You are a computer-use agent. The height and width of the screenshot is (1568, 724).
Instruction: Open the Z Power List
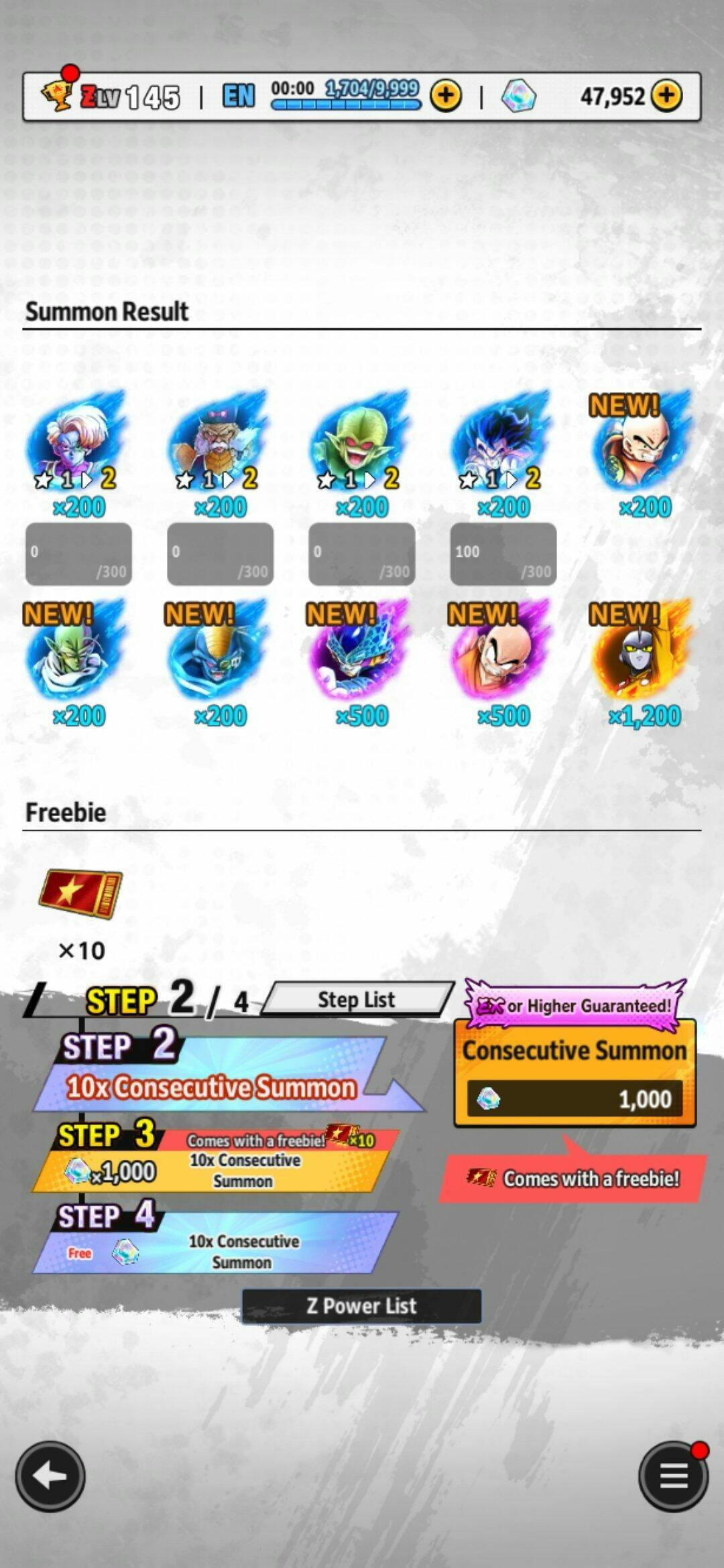pos(361,1305)
